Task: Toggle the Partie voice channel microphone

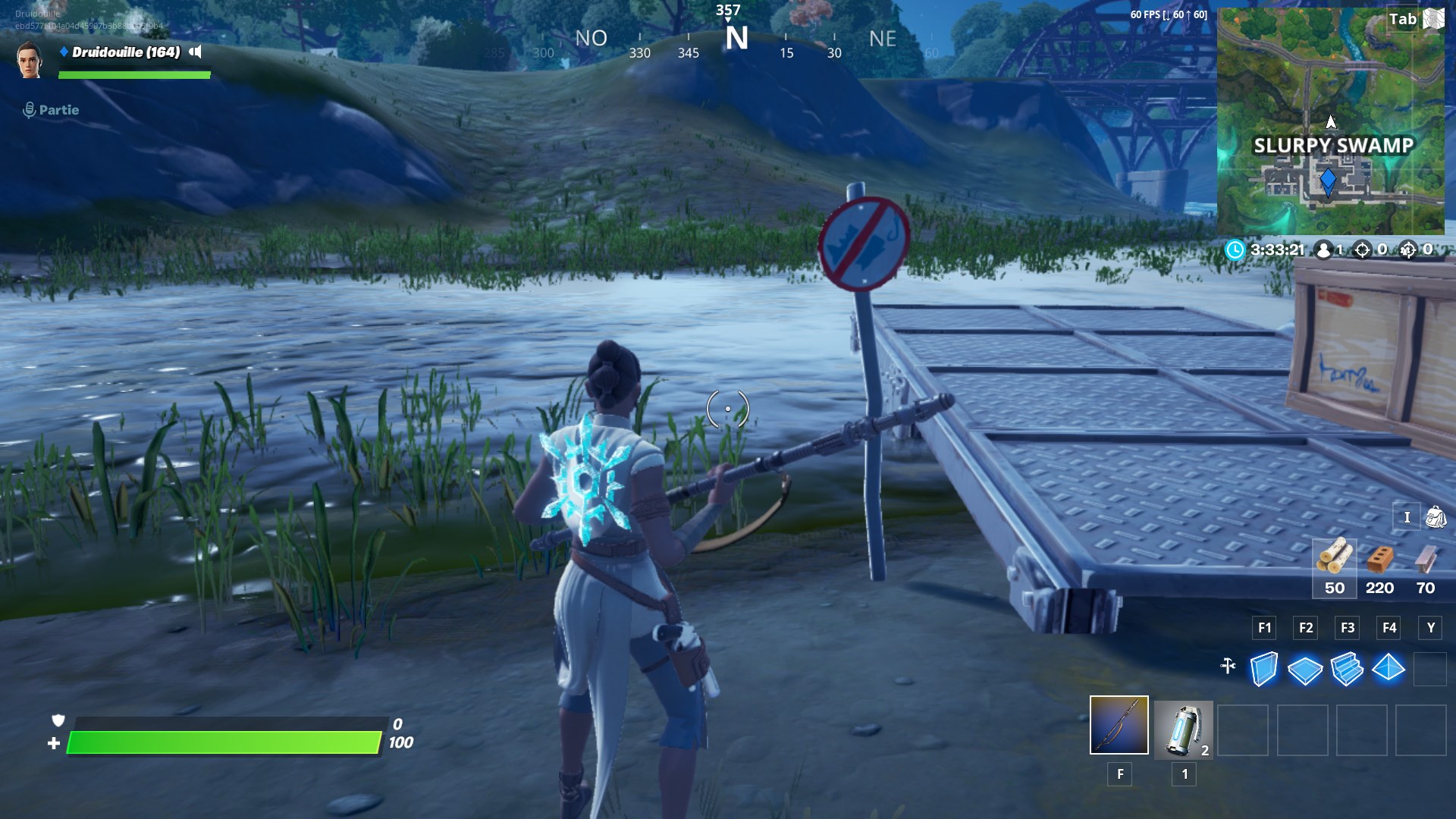Action: [x=30, y=109]
